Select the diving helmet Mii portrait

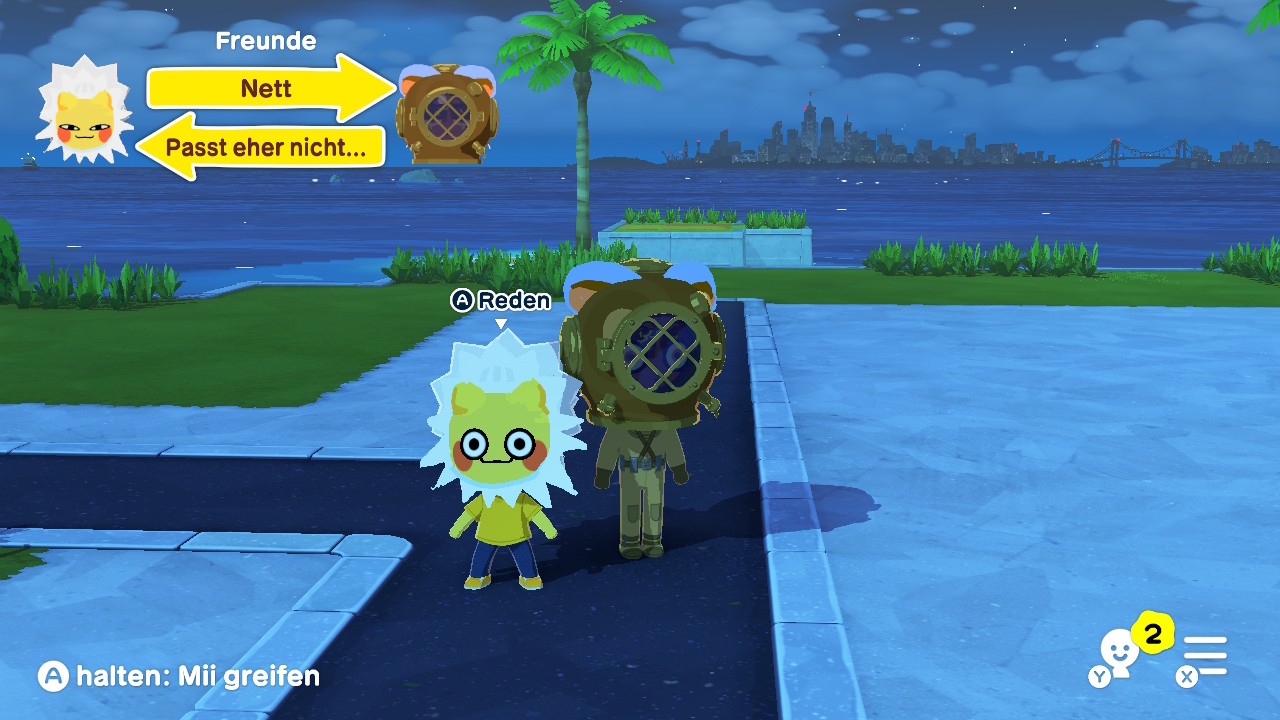pyautogui.click(x=447, y=114)
